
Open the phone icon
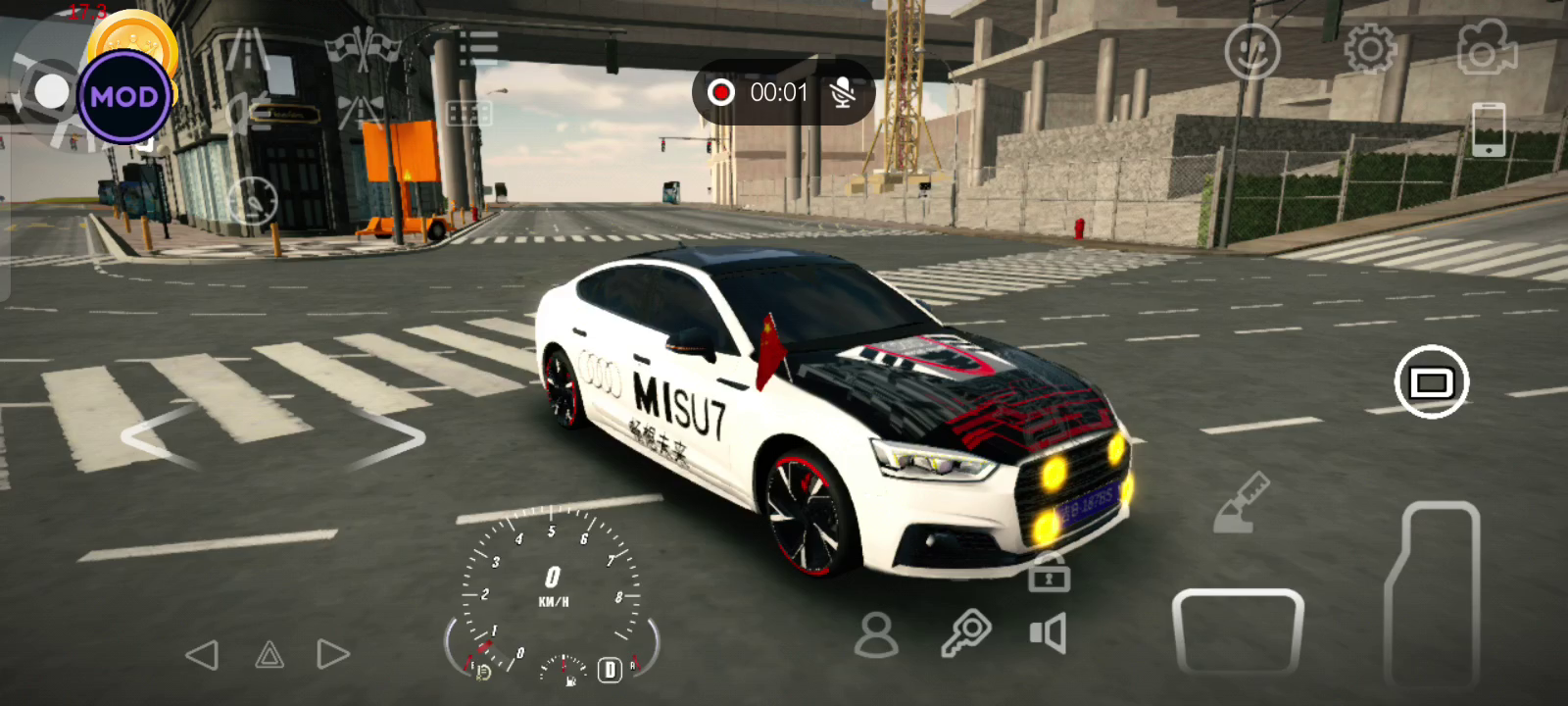[x=1488, y=129]
